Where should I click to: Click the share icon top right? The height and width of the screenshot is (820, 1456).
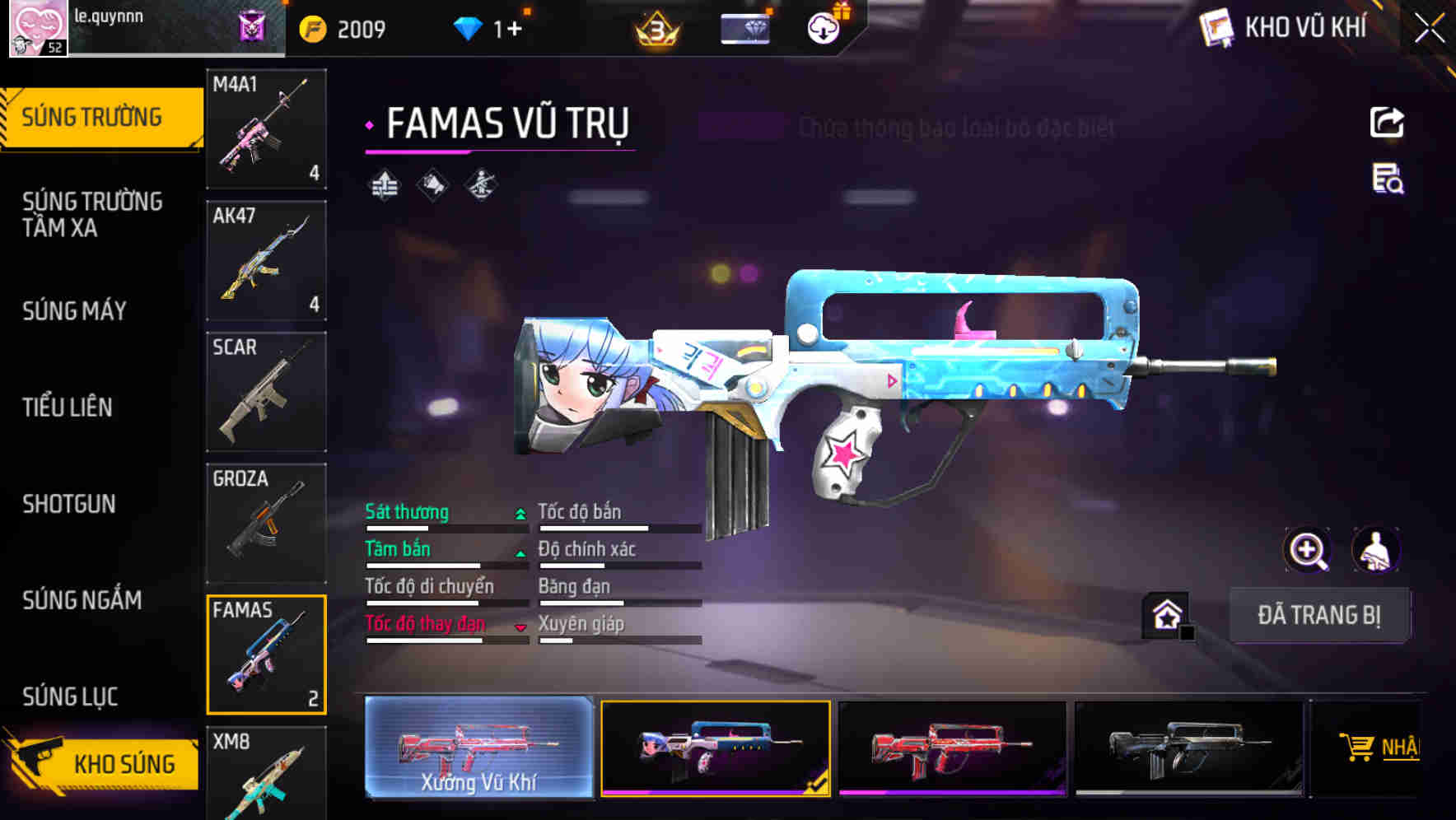point(1388,122)
